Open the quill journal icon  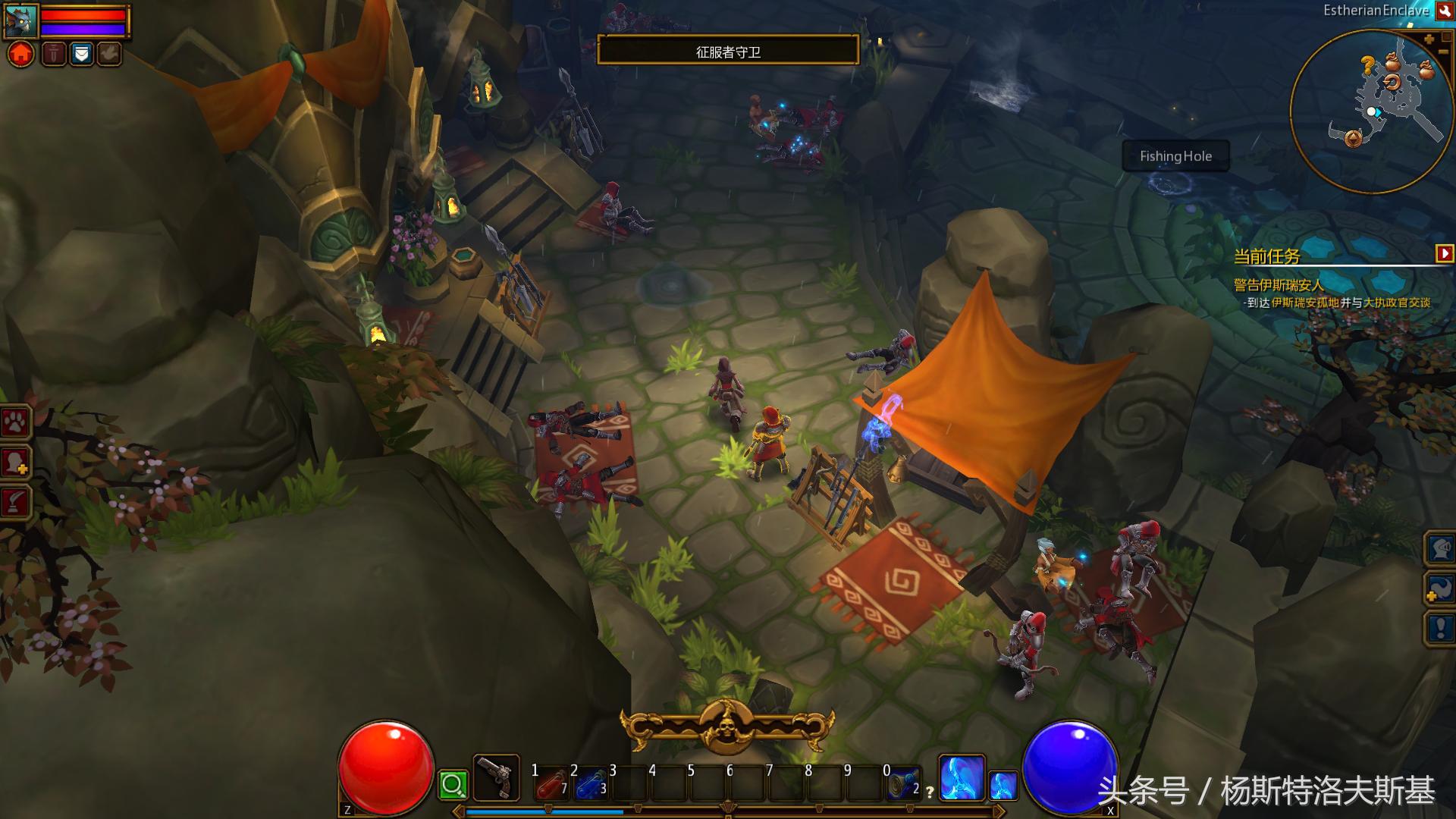(15, 500)
